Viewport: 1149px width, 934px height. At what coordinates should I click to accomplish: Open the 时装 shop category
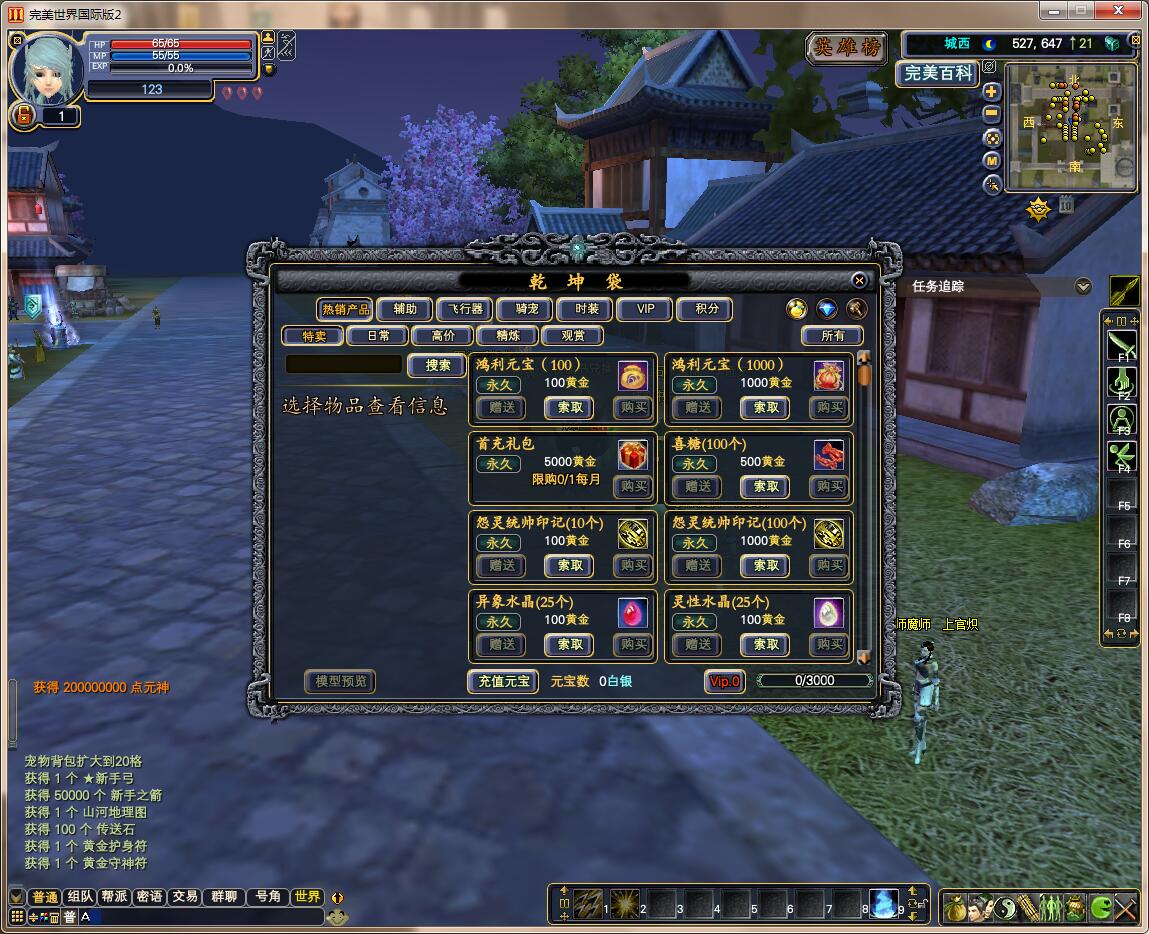pyautogui.click(x=586, y=309)
